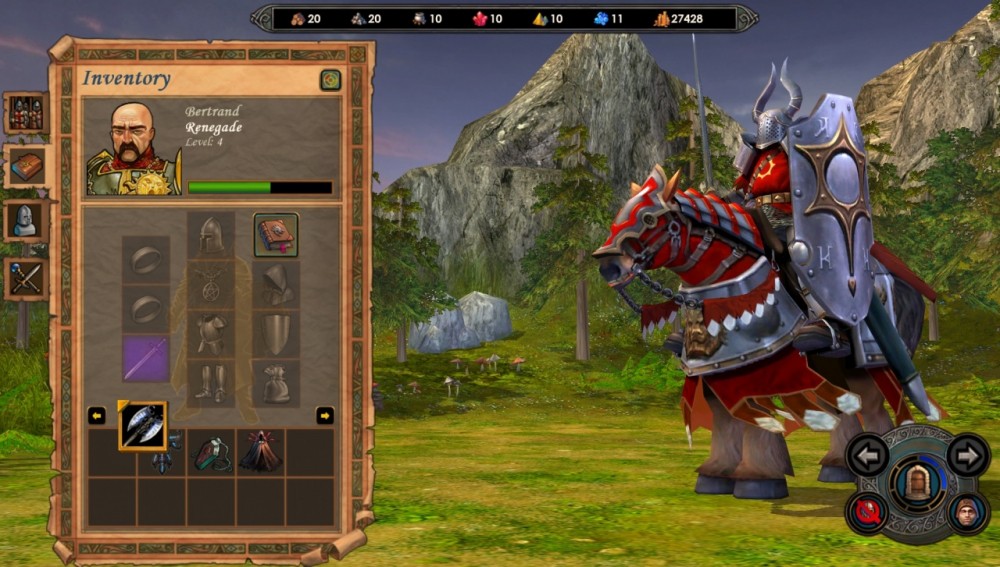The width and height of the screenshot is (1000, 567).
Task: Select the red cloak backpack item
Action: 260,452
